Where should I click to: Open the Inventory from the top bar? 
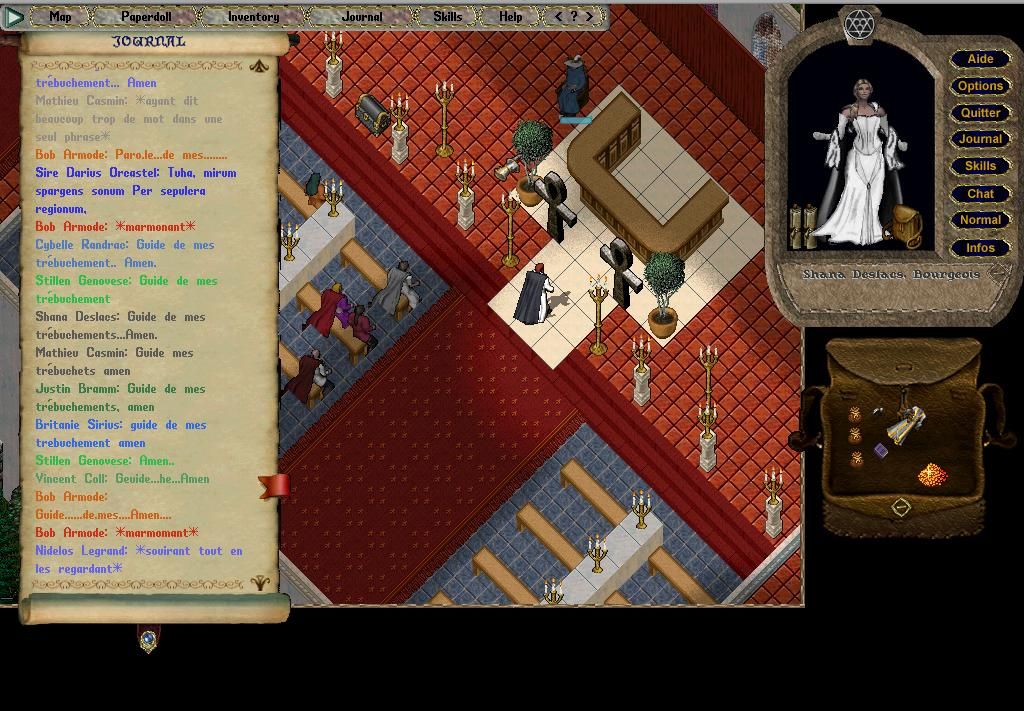(x=253, y=16)
